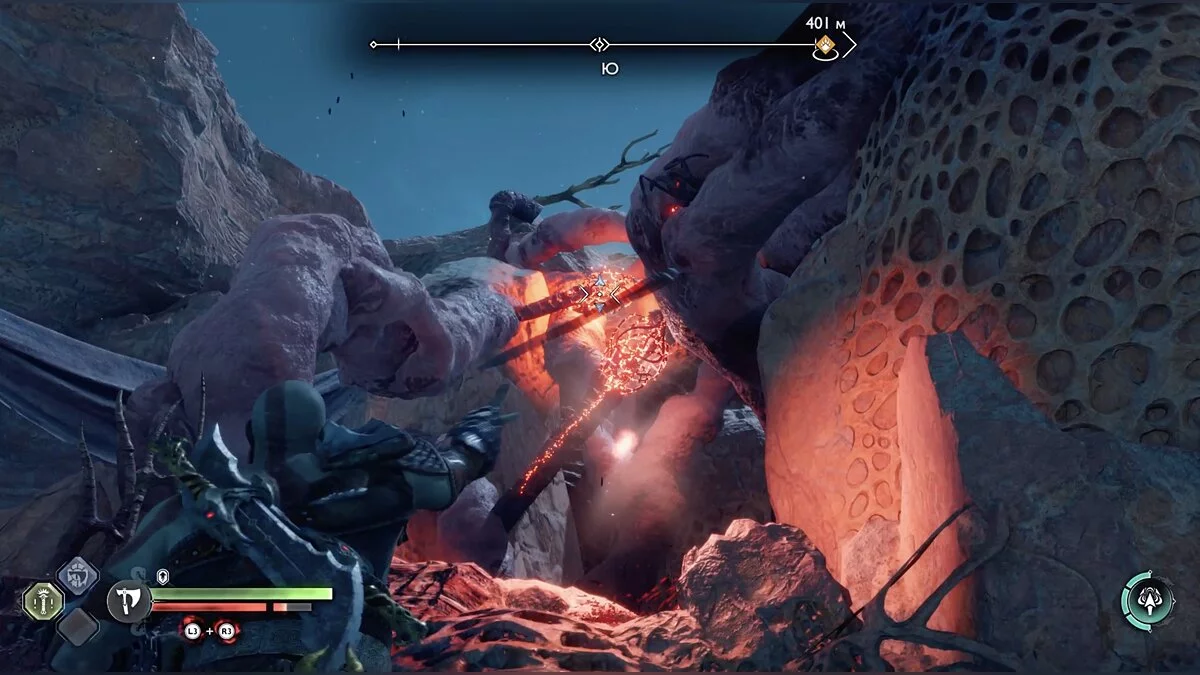
Task: Click the small shield icon above the health bar
Action: pos(163,577)
